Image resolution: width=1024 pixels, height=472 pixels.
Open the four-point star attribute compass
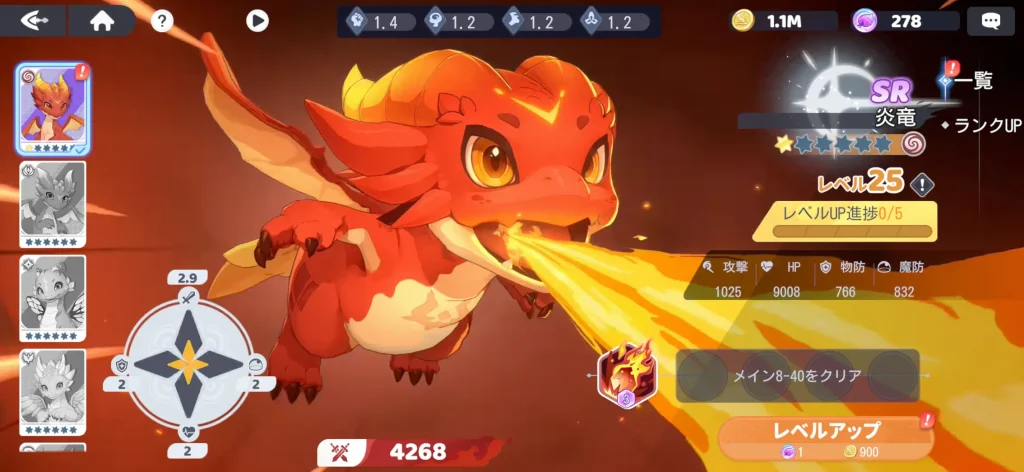pyautogui.click(x=187, y=364)
